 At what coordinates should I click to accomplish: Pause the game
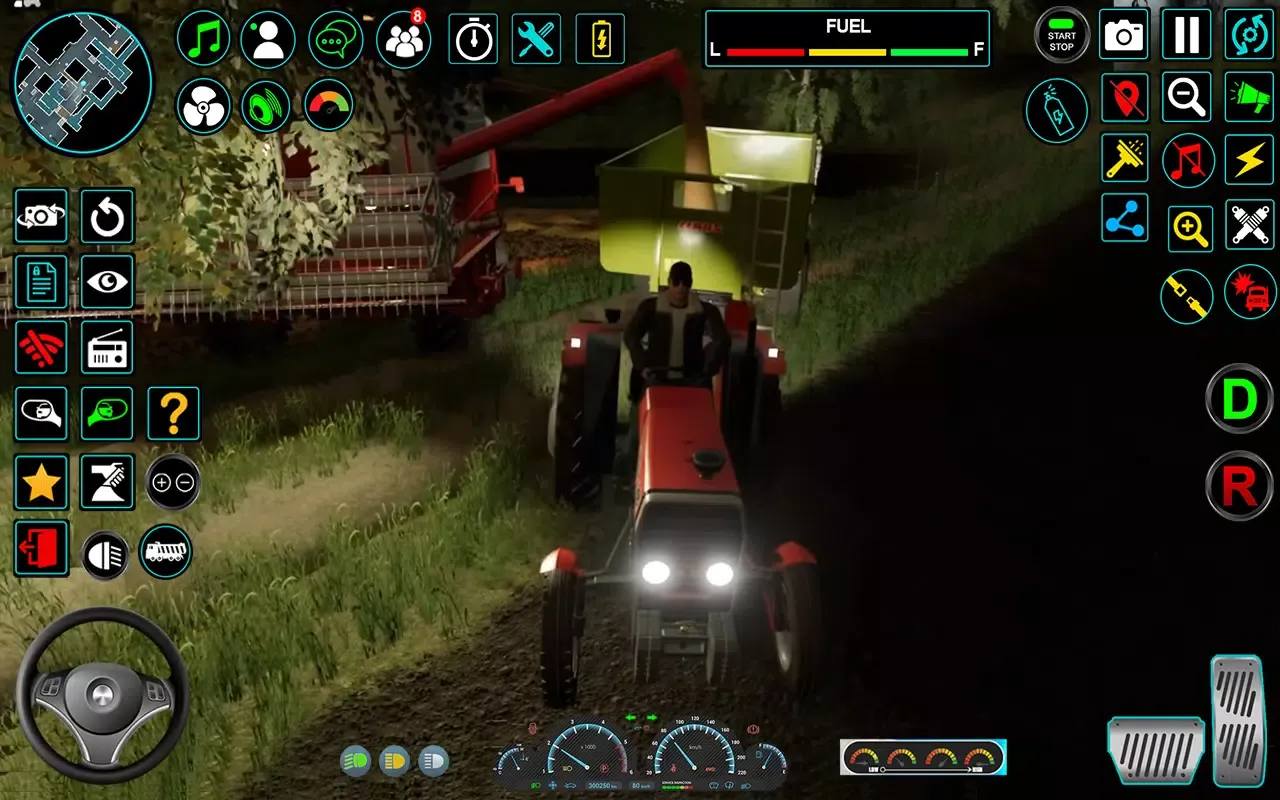point(1186,35)
